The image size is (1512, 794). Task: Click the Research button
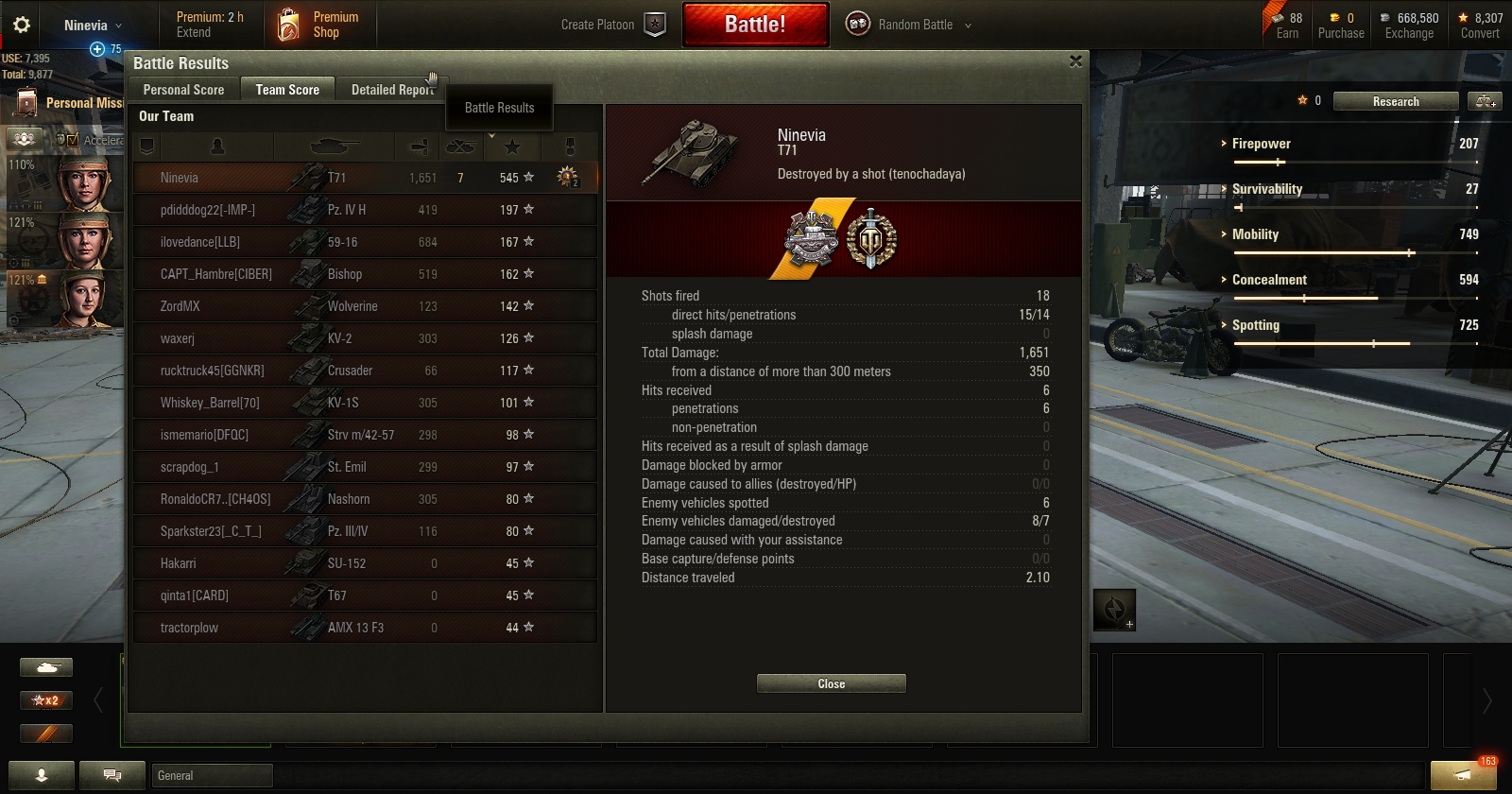[1395, 101]
